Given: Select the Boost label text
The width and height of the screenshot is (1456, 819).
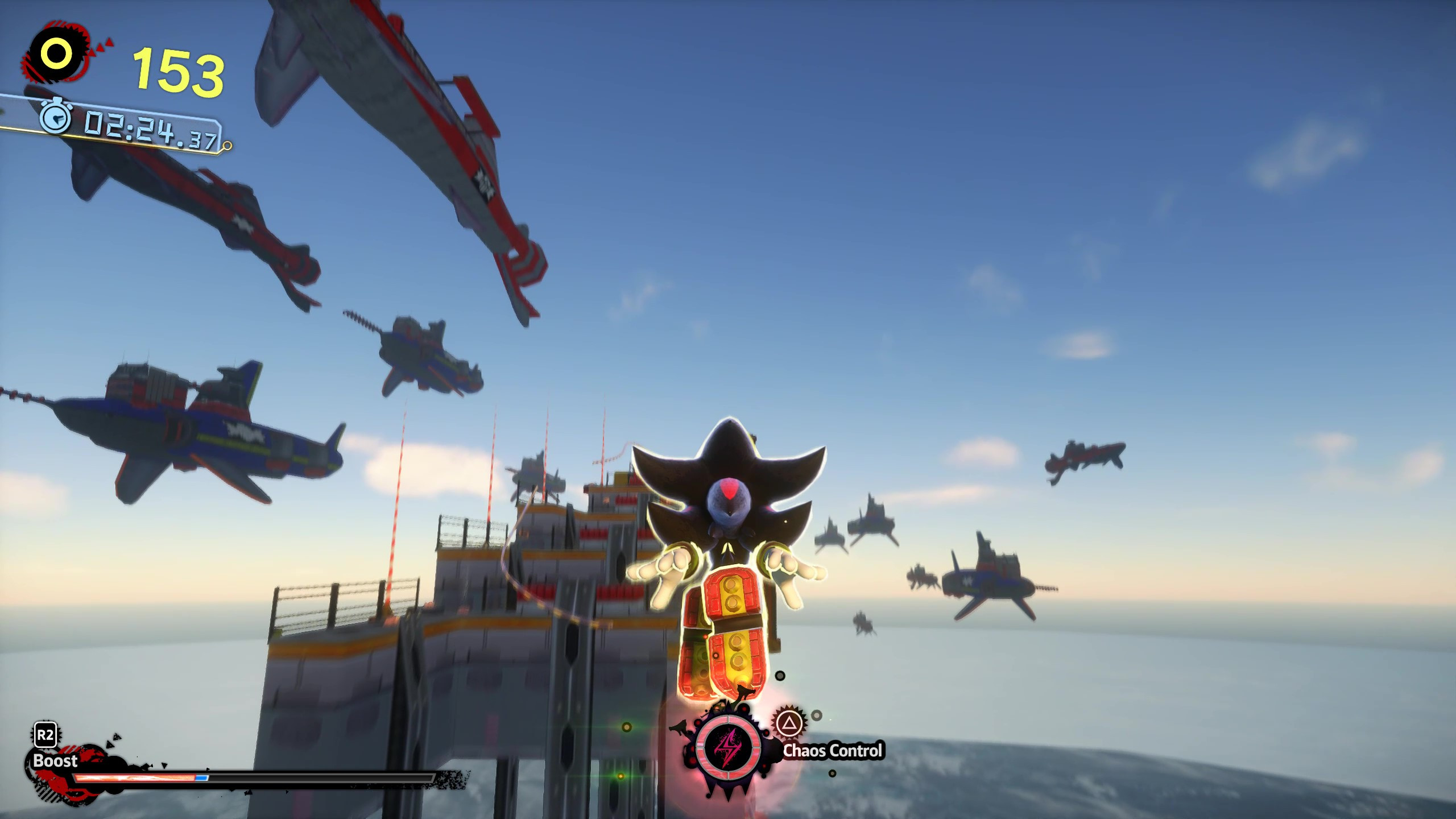Looking at the screenshot, I should 55,762.
